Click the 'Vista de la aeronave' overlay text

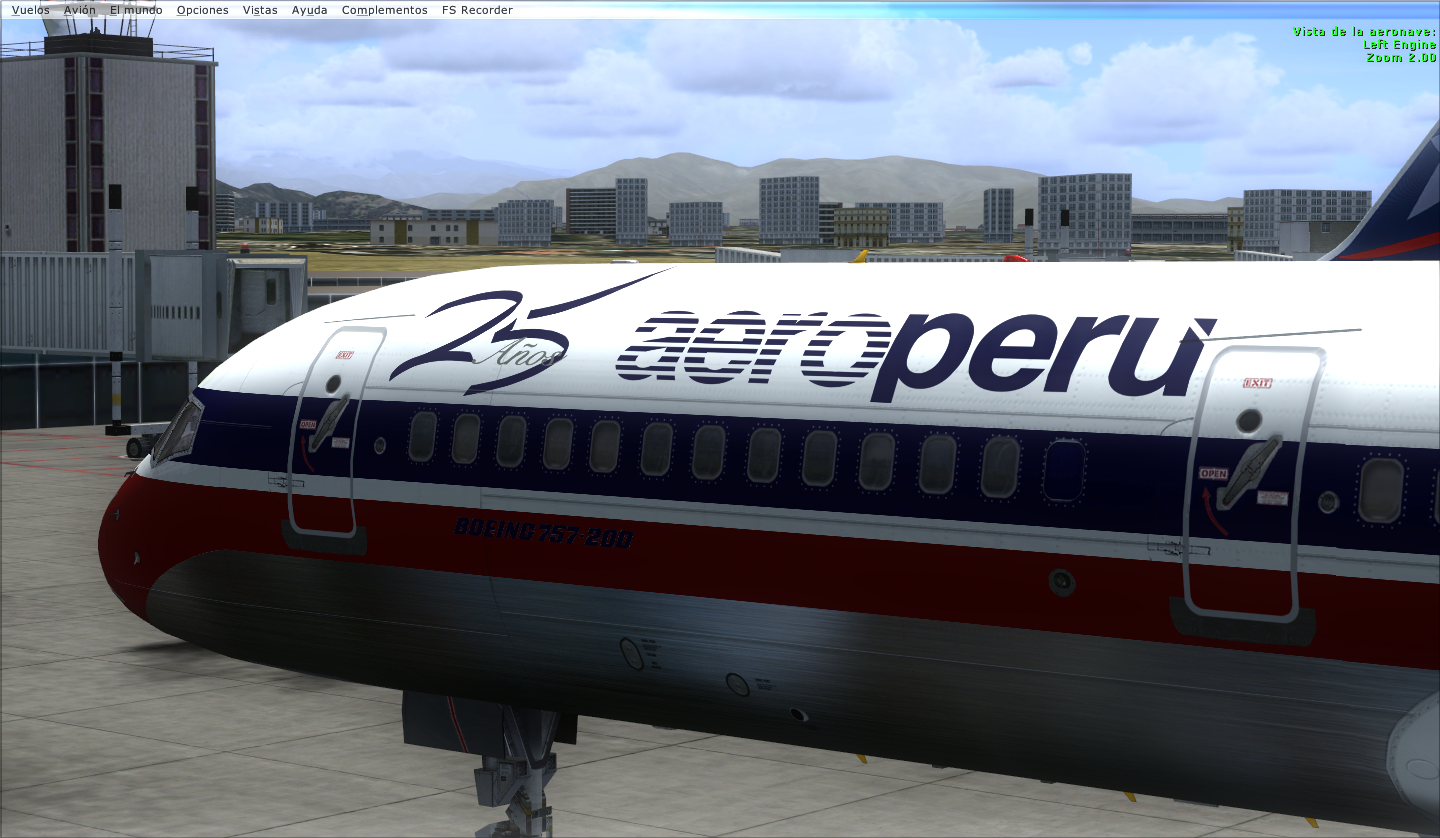pos(1365,32)
